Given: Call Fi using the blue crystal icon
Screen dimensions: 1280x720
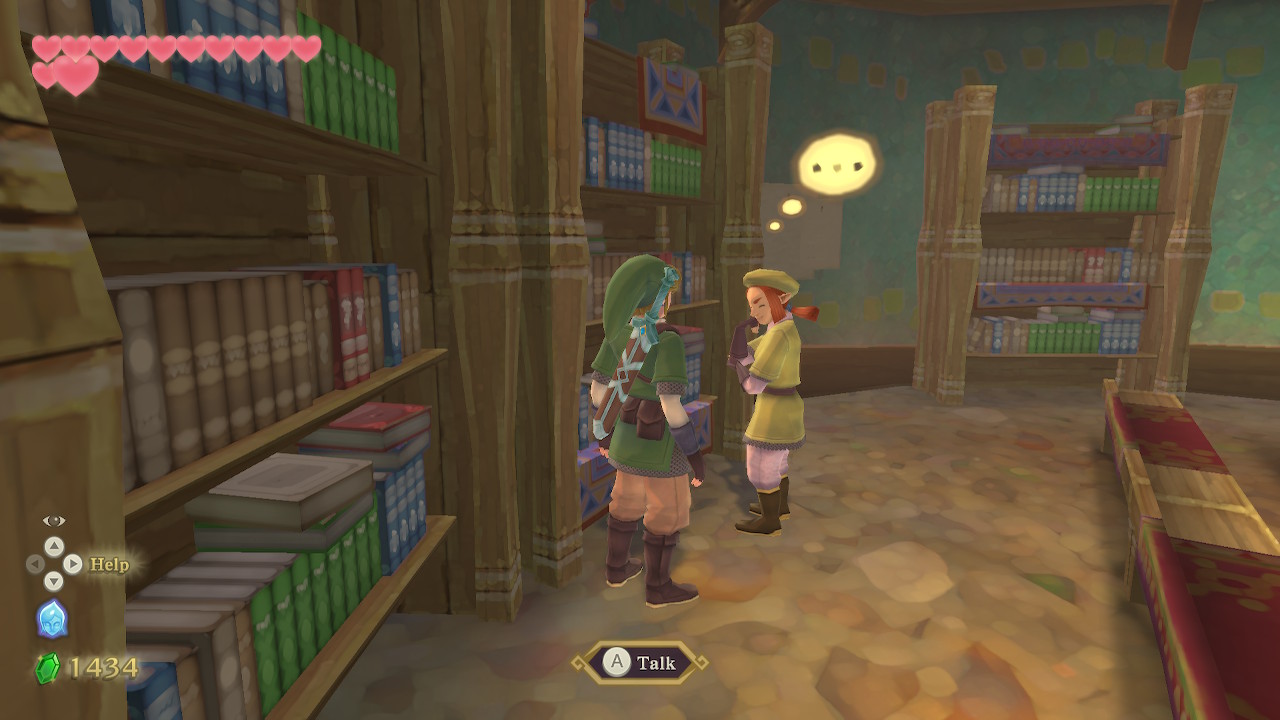Looking at the screenshot, I should [x=52, y=619].
